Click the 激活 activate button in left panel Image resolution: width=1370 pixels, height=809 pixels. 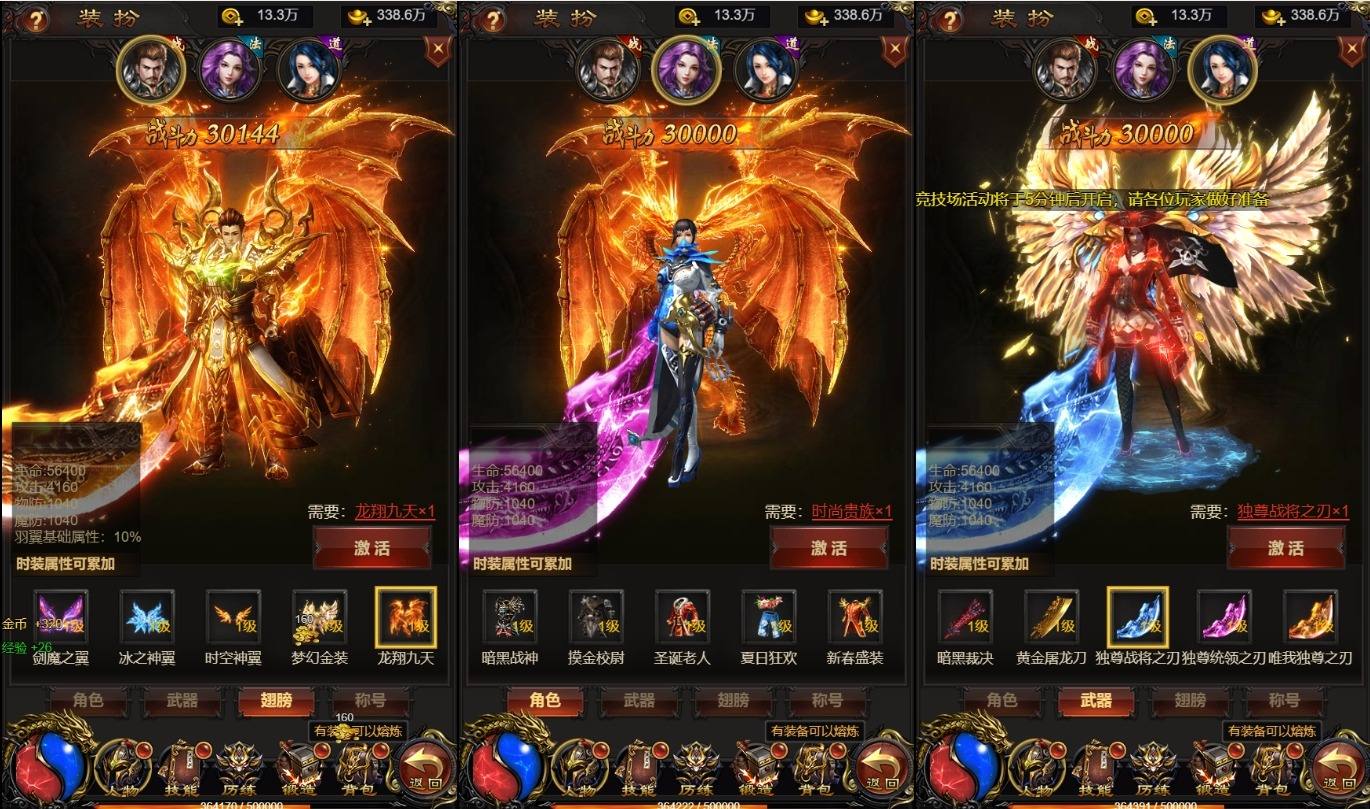point(373,549)
